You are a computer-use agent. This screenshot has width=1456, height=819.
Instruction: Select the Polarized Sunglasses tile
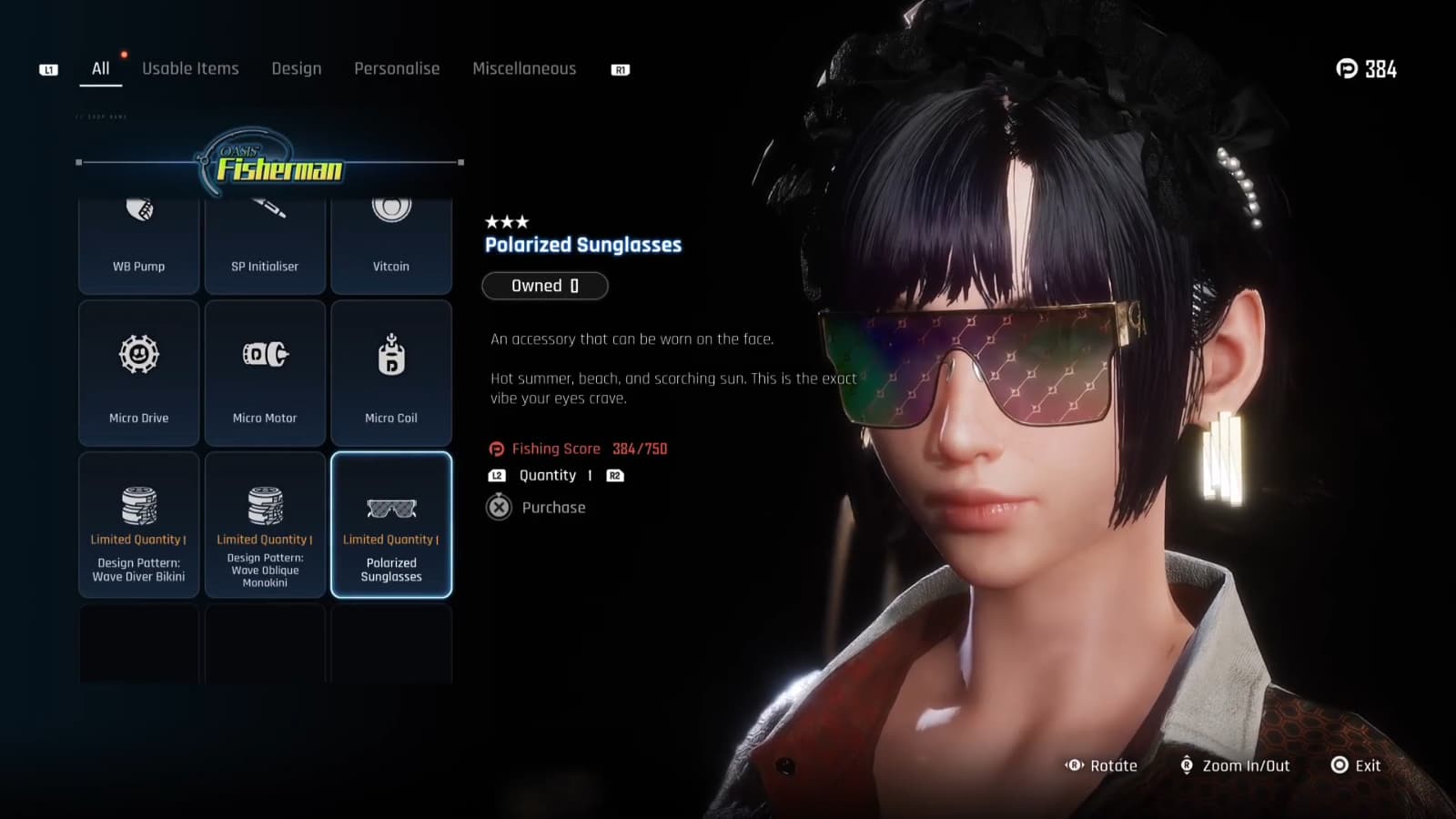(x=391, y=525)
